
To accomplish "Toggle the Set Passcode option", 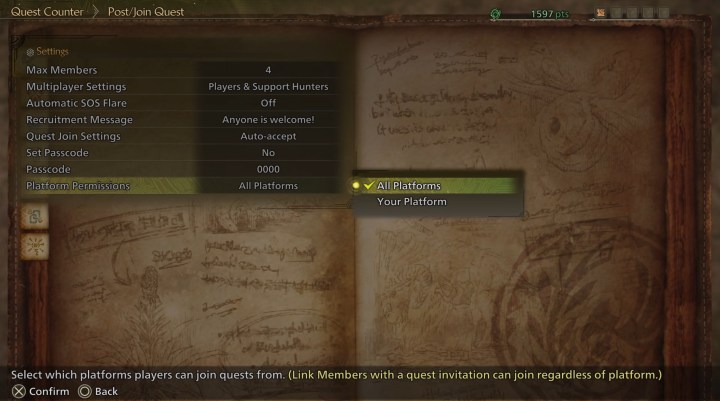I will (180, 153).
